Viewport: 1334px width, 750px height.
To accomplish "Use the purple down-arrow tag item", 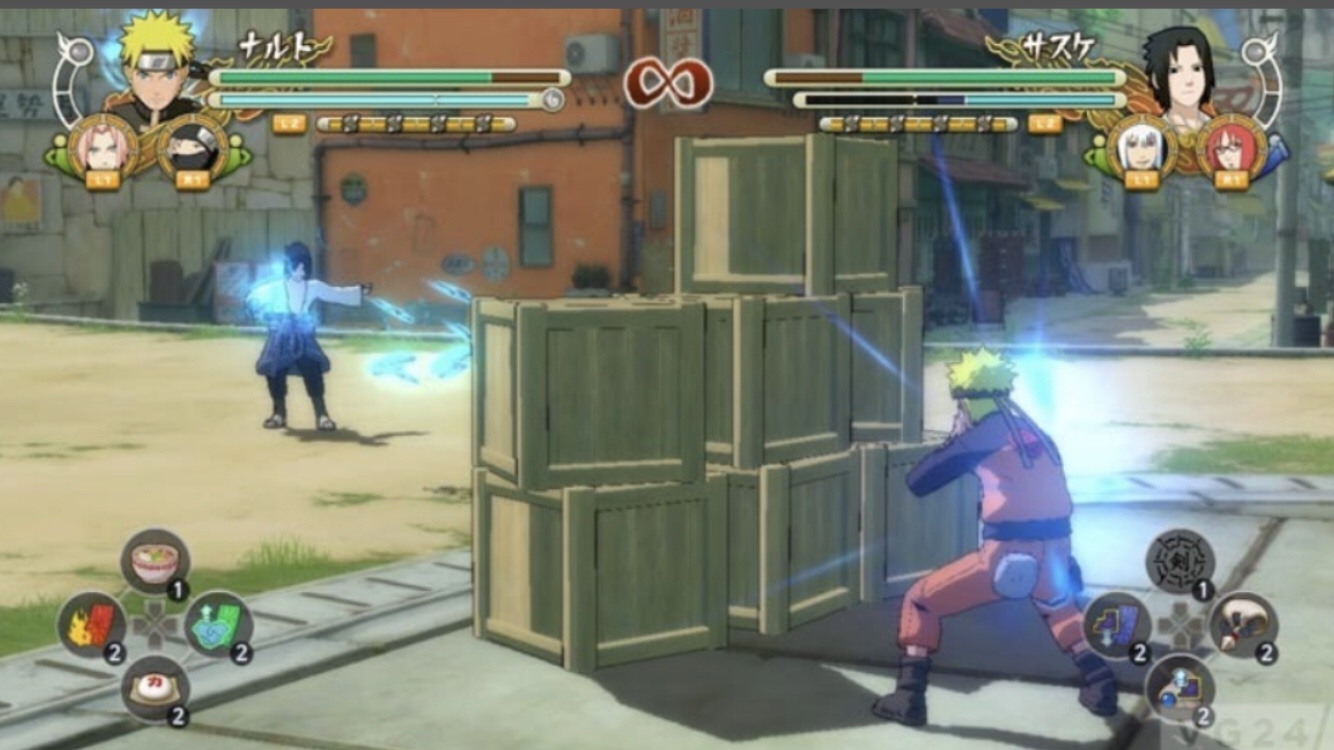I will click(1117, 626).
